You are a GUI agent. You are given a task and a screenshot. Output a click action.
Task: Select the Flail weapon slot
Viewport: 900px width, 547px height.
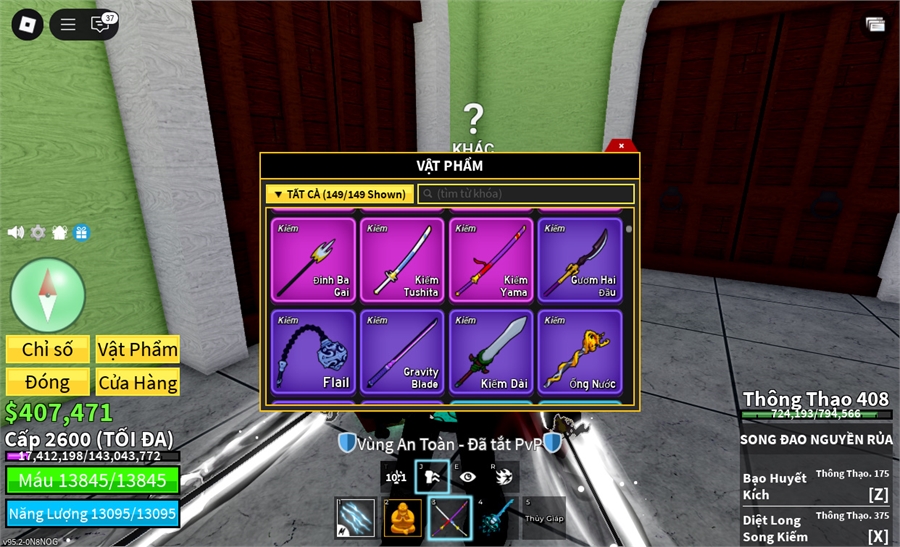313,352
